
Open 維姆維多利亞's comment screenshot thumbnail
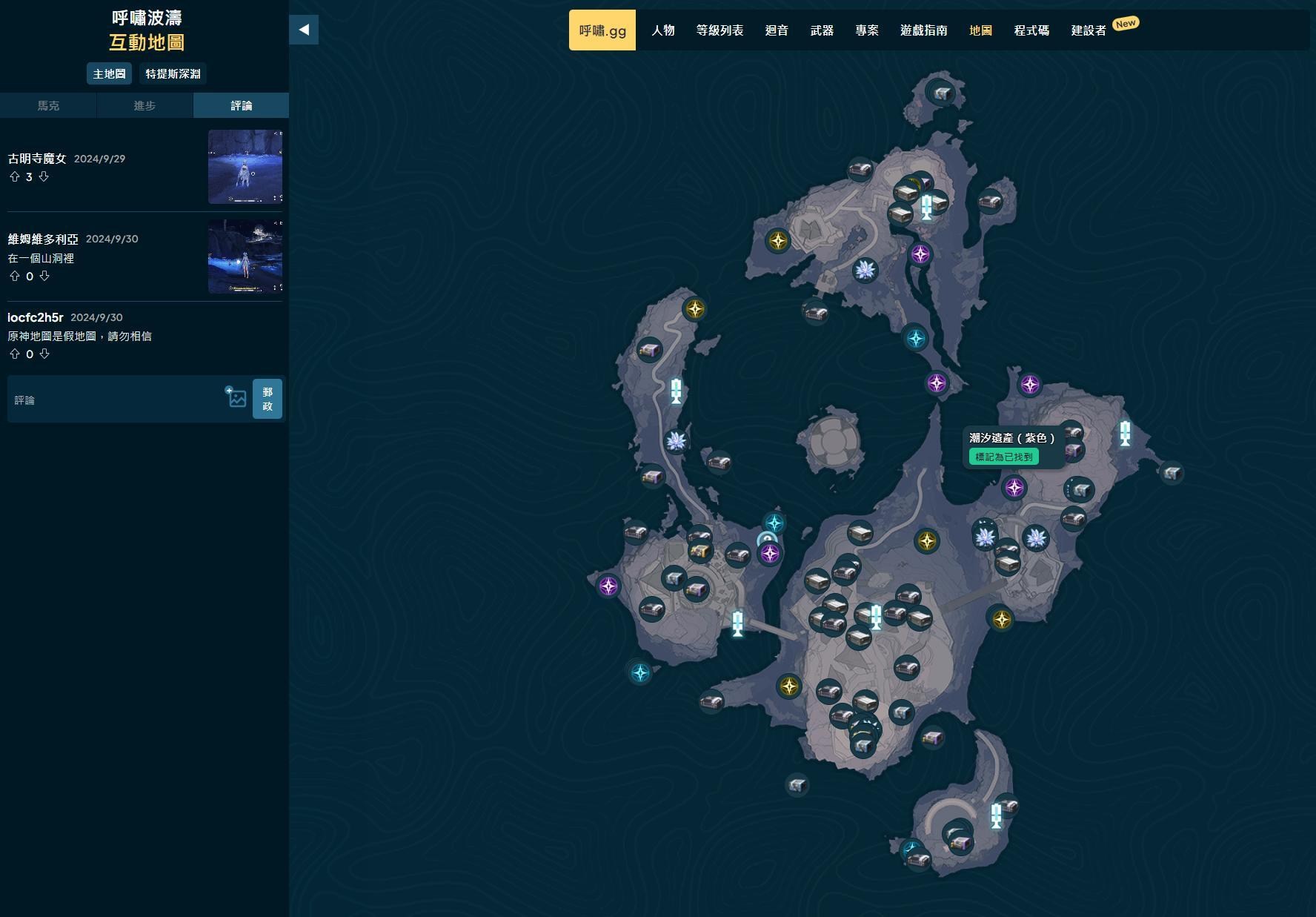245,256
